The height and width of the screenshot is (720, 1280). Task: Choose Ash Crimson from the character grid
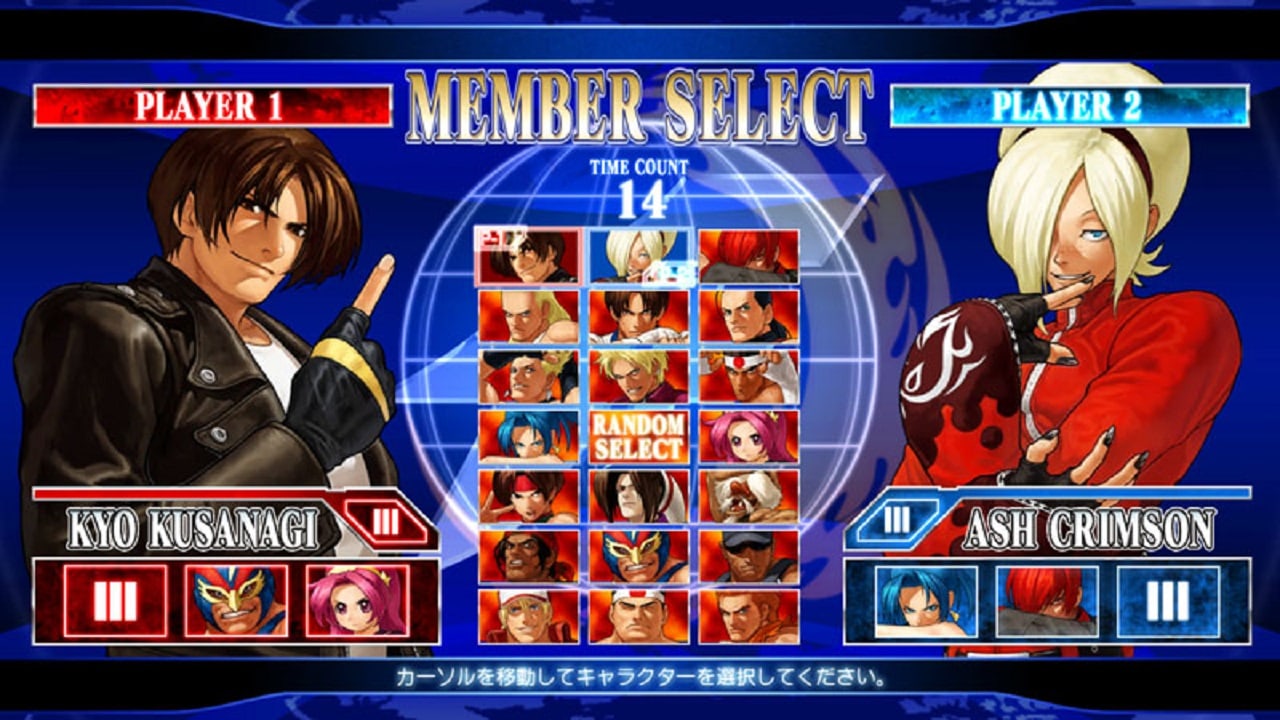[x=638, y=256]
